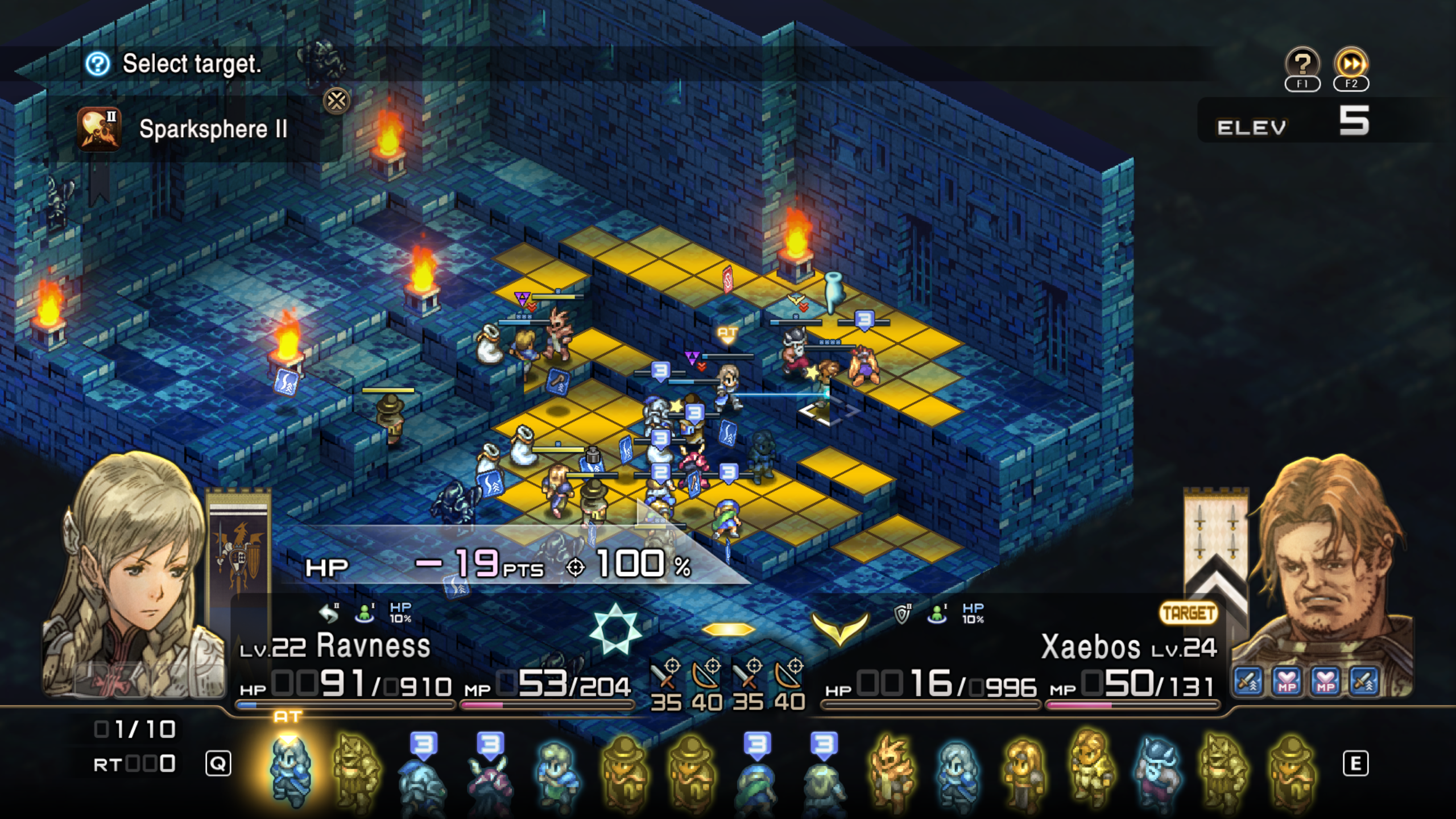Click the ELEV 5 elevation indicator
Viewport: 1456px width, 819px height.
pos(1308,125)
